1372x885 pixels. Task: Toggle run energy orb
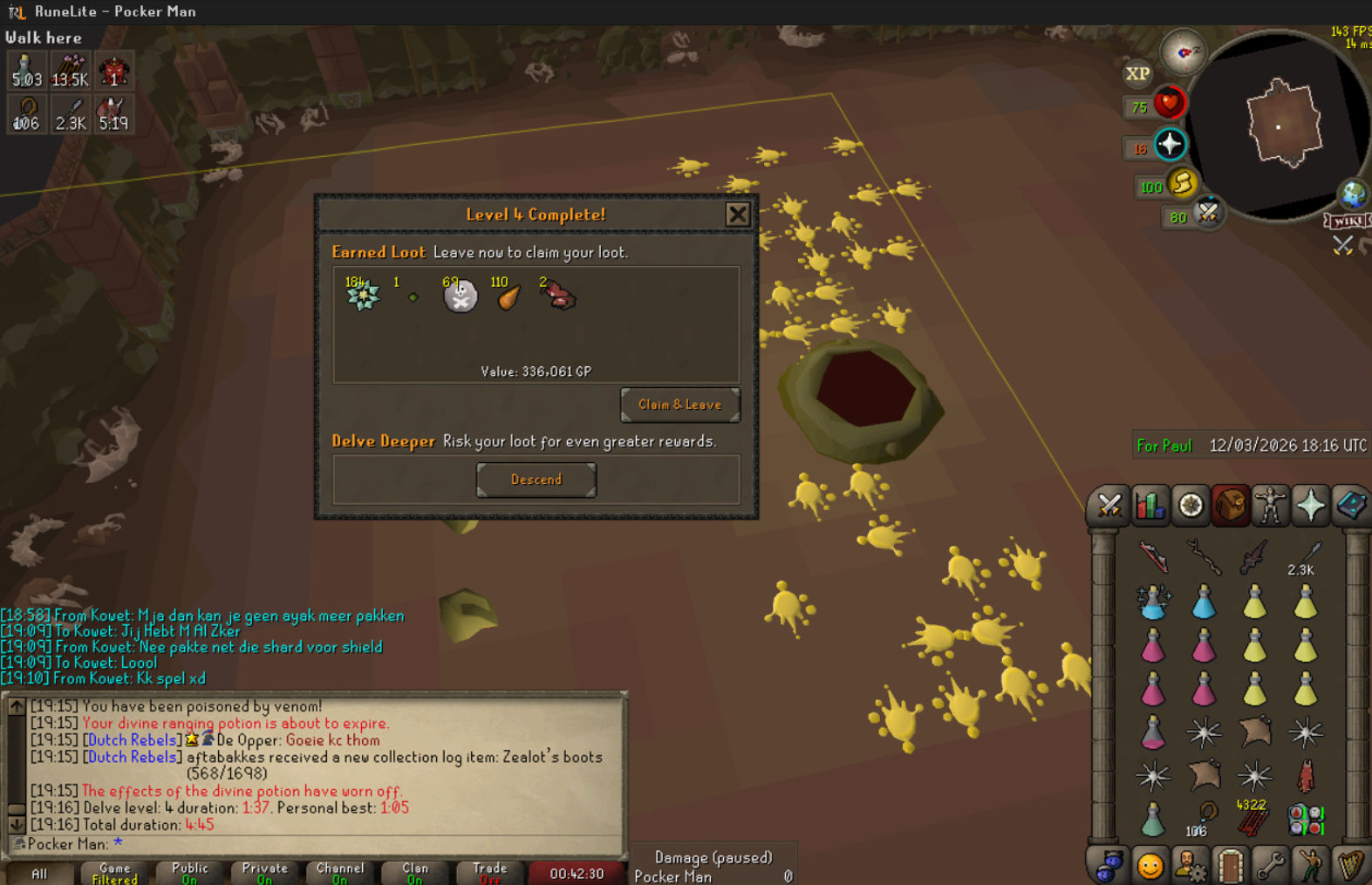(1182, 183)
